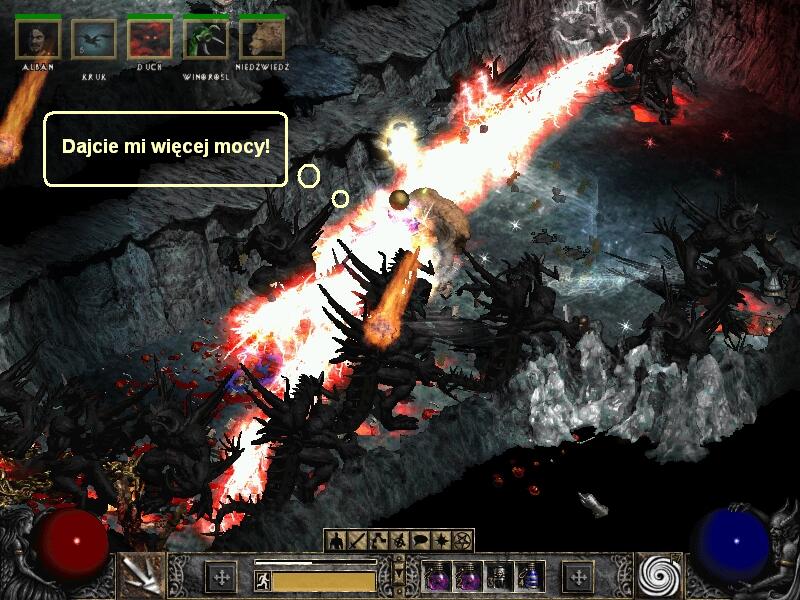Click the Winorośl vine summon portrait
Viewport: 800px width, 600px height.
pos(206,39)
